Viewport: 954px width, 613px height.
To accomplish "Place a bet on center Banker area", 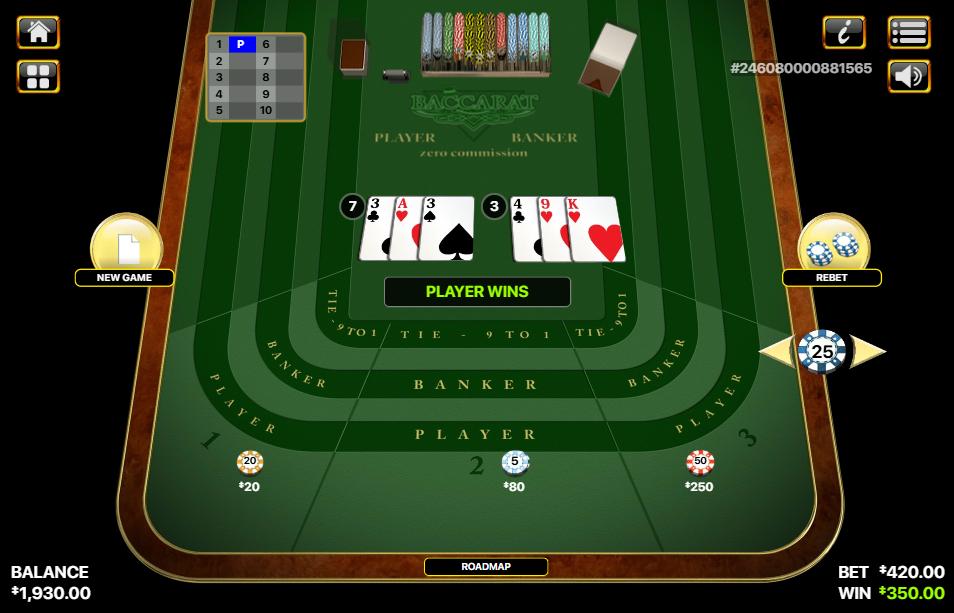I will (476, 384).
